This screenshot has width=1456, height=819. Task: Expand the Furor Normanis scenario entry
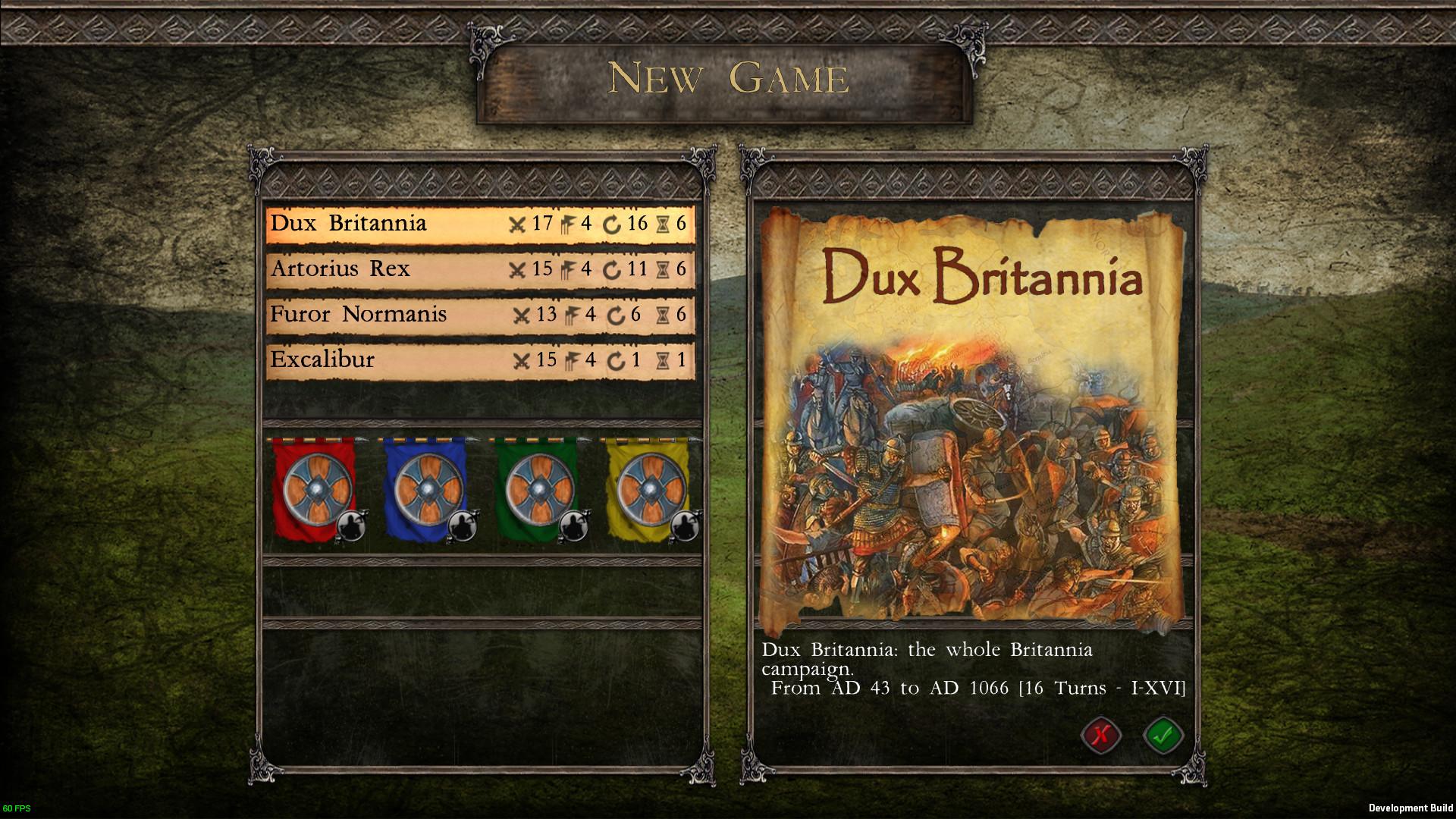[356, 315]
